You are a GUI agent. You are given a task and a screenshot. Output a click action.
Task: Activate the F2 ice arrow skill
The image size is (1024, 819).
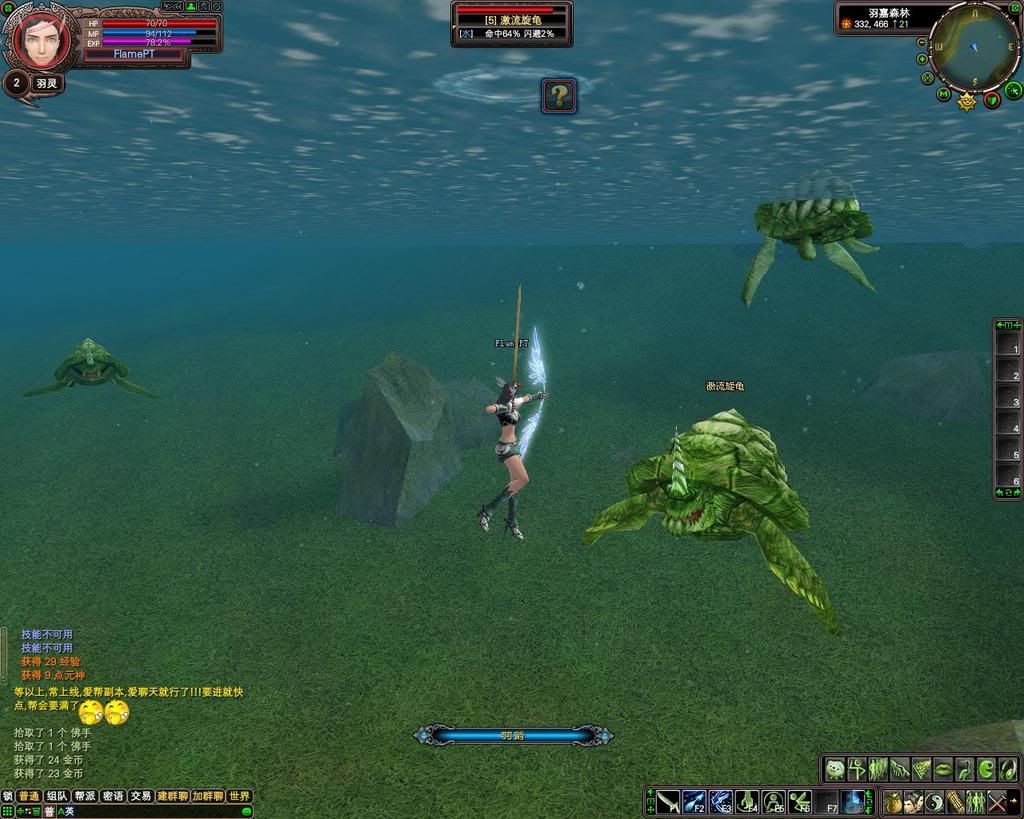point(694,802)
